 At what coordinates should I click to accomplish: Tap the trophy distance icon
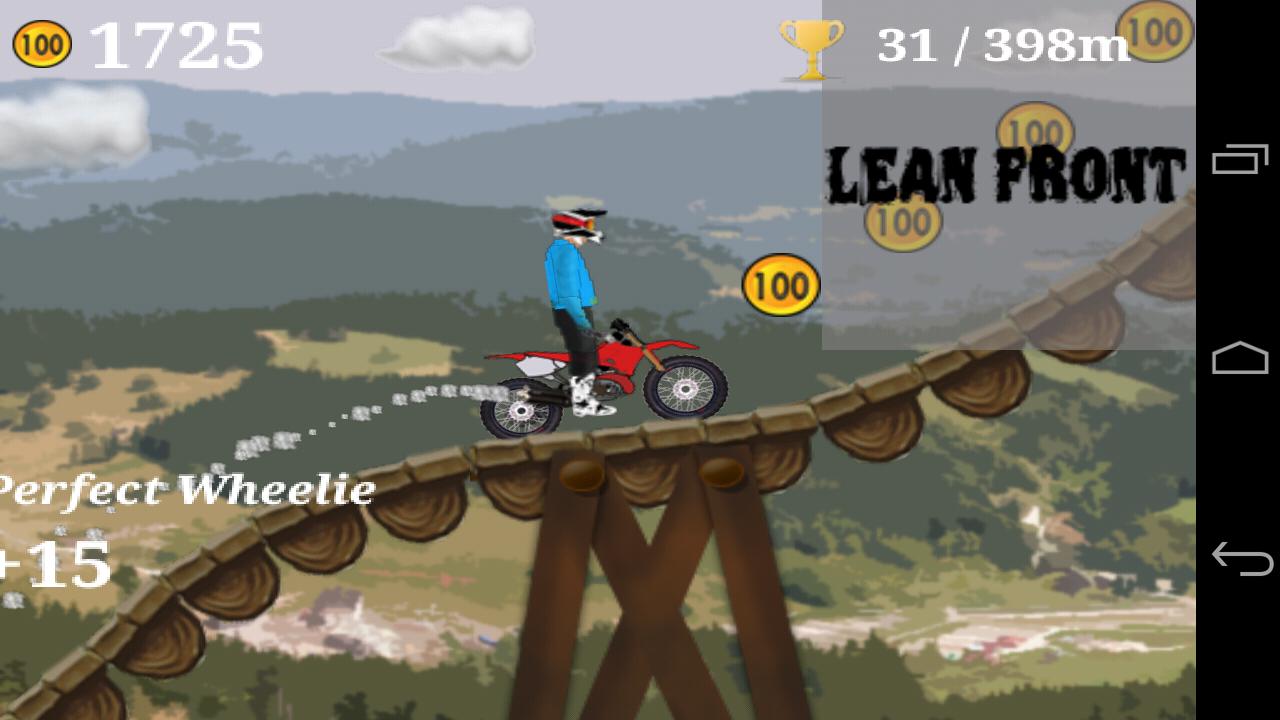(812, 49)
